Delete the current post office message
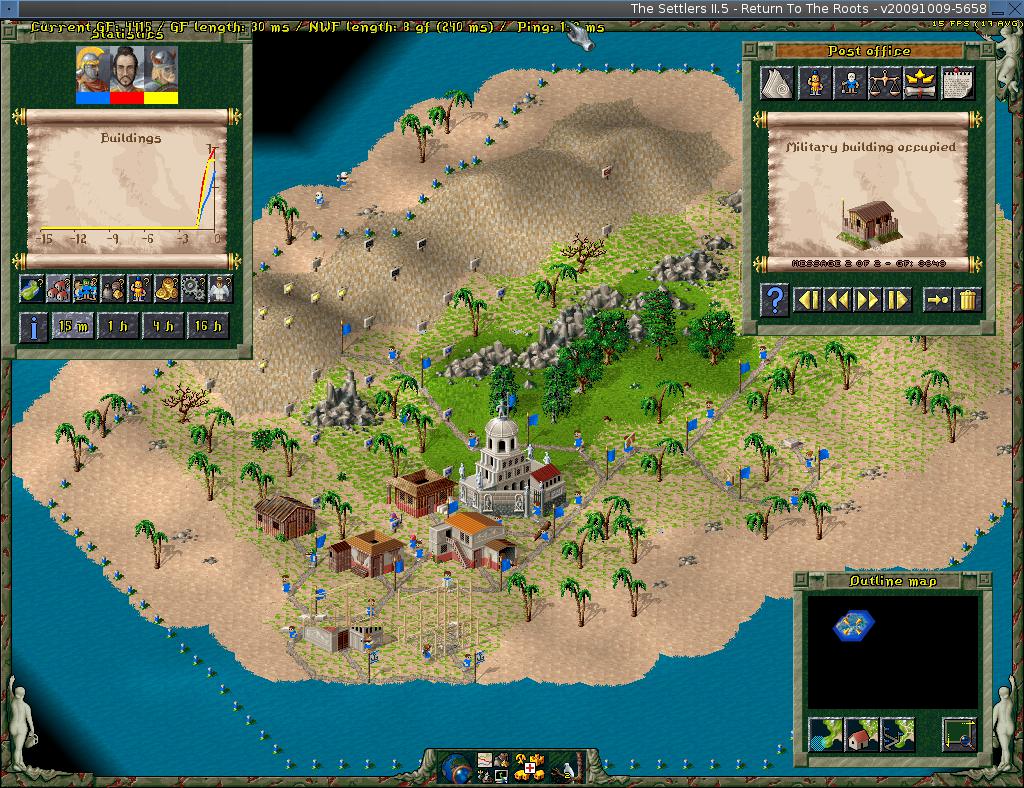 pyautogui.click(x=967, y=299)
